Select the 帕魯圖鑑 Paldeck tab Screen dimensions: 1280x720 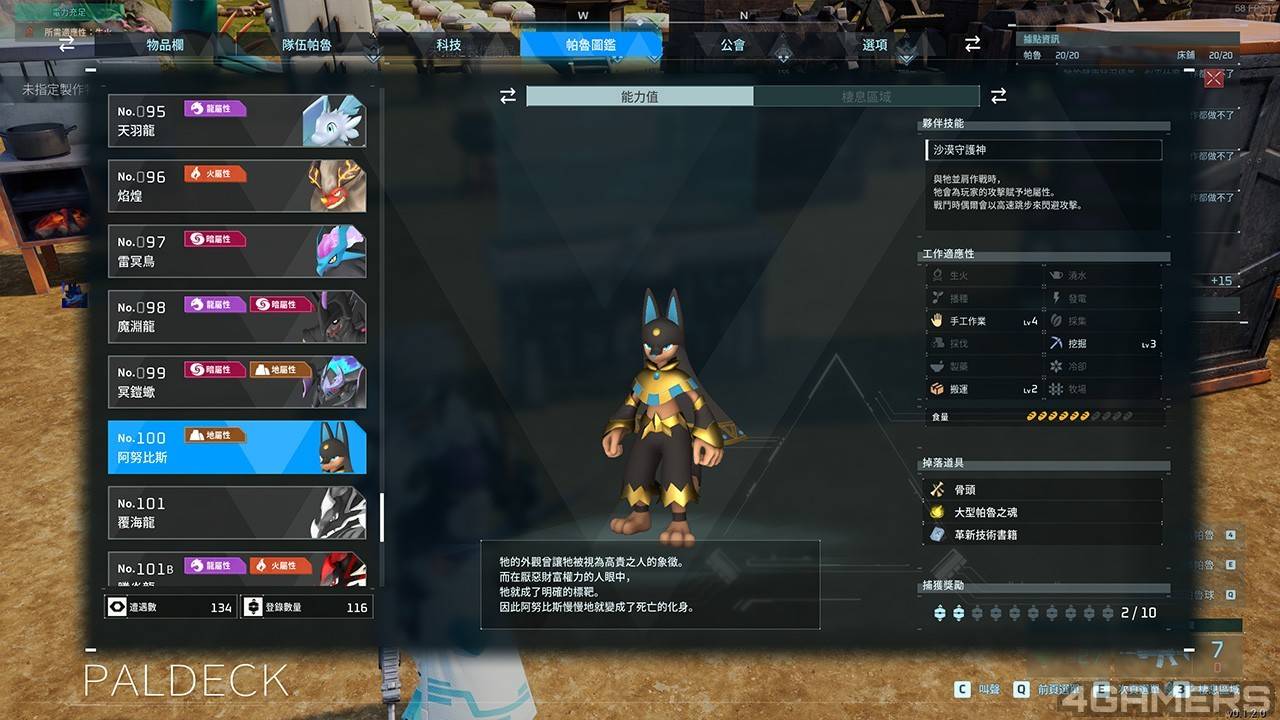(x=591, y=45)
